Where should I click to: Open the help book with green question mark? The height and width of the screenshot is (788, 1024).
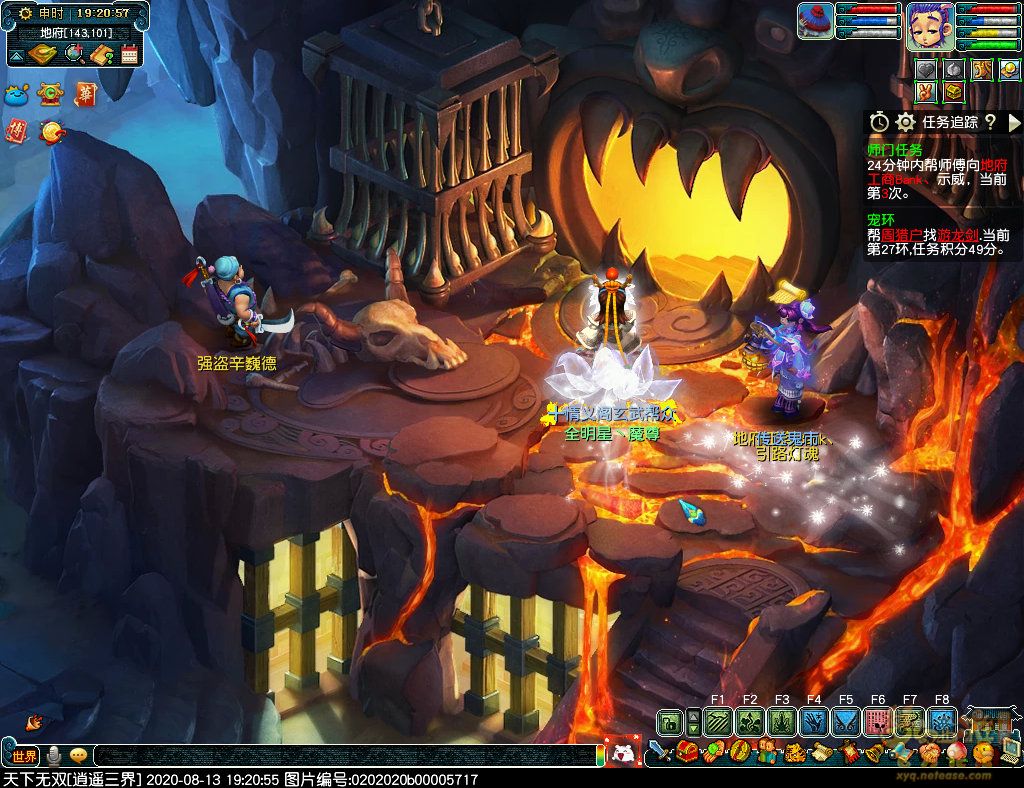coord(101,55)
